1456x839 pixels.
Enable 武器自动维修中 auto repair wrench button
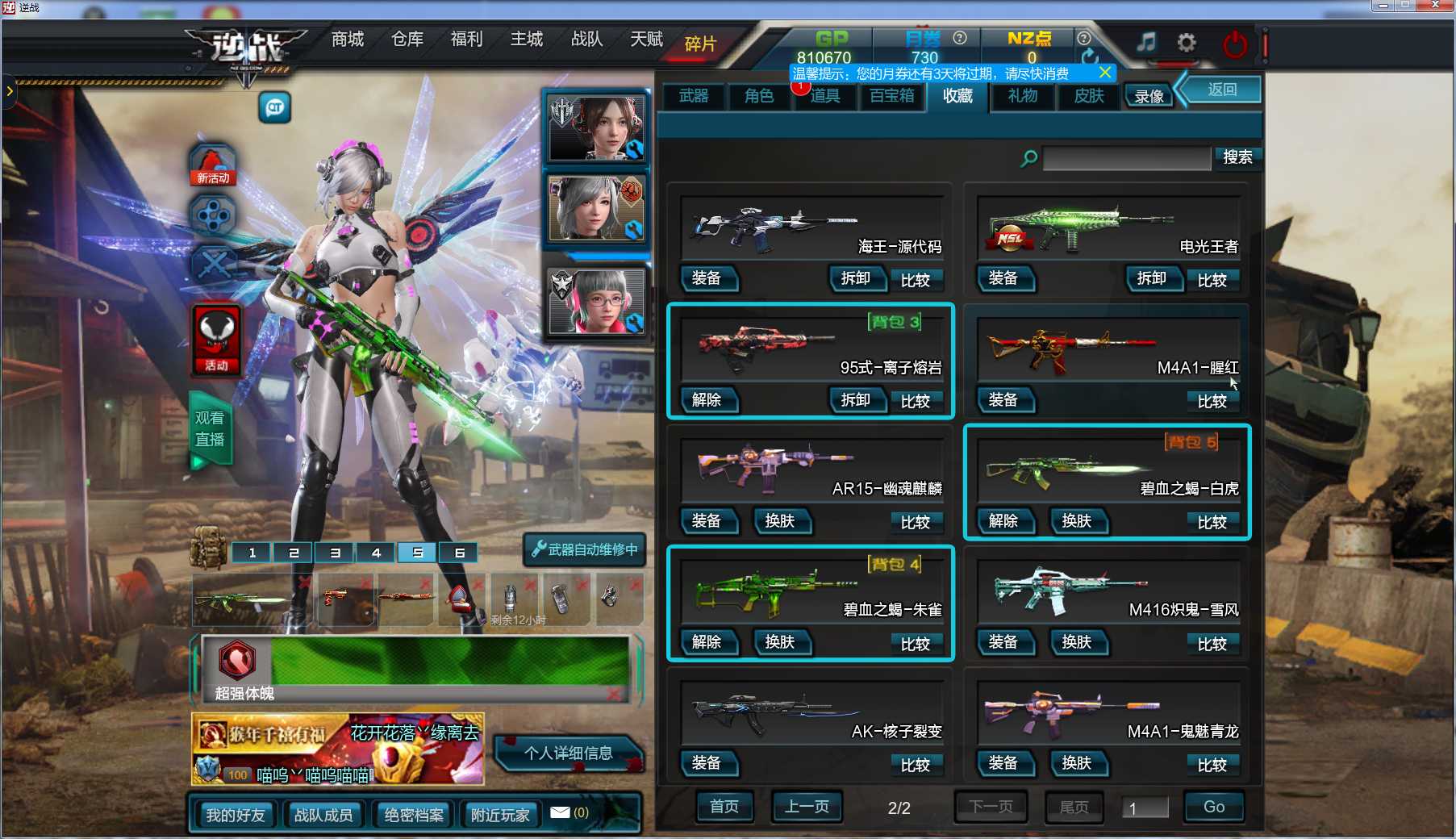[585, 549]
